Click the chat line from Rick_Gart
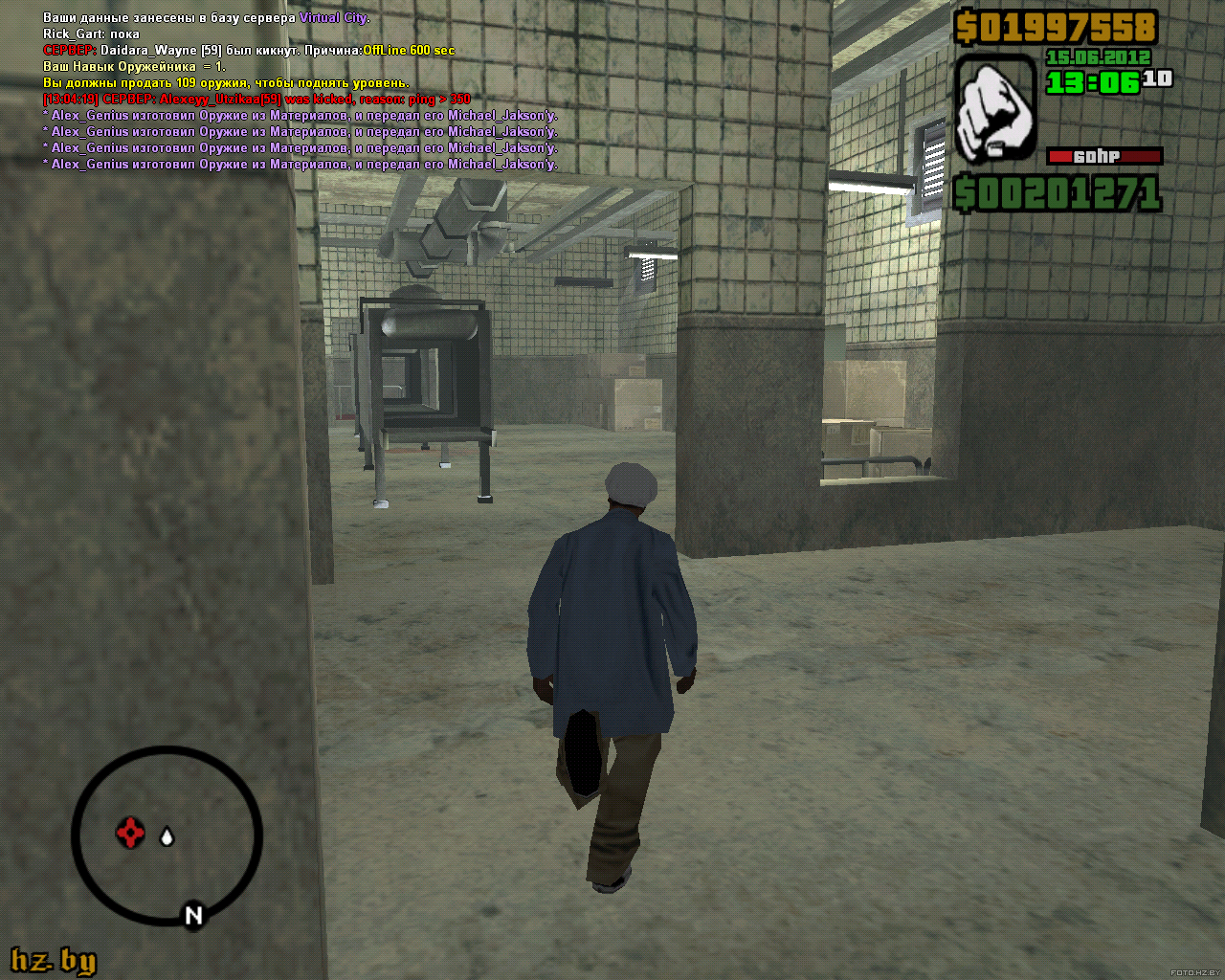1225x980 pixels. [92, 33]
